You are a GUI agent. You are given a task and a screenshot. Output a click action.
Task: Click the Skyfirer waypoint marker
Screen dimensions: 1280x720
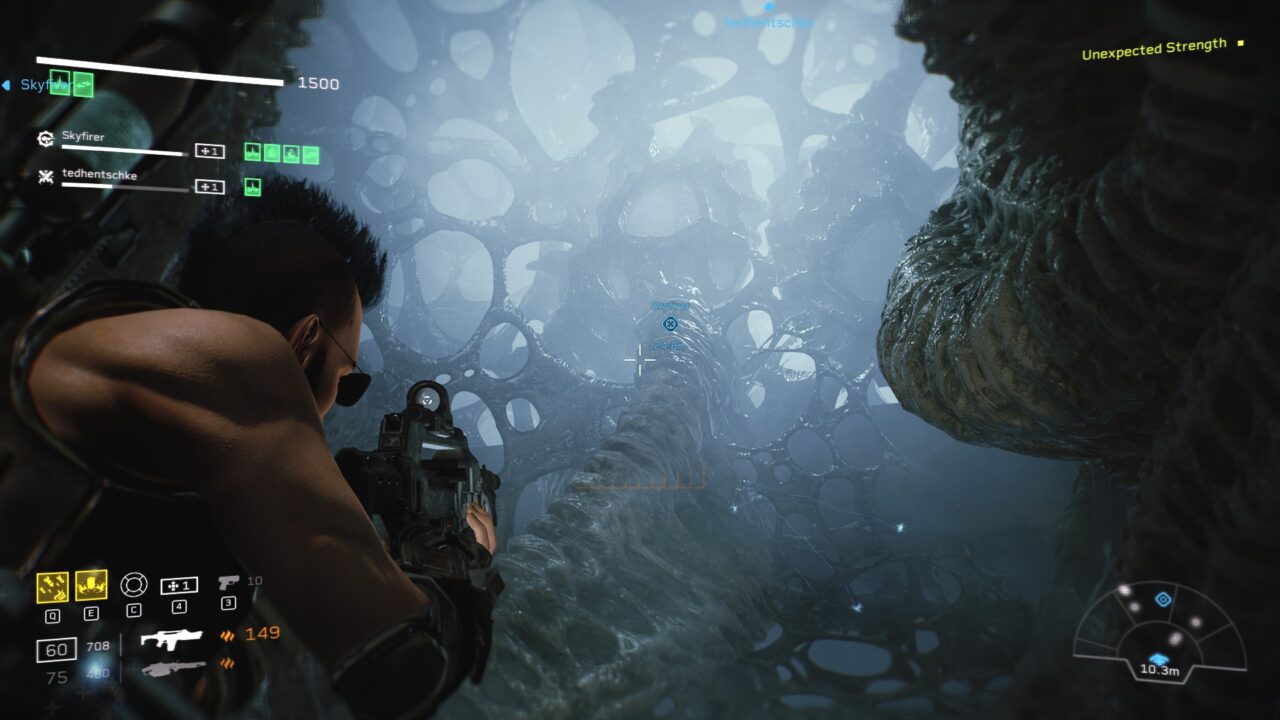point(670,323)
